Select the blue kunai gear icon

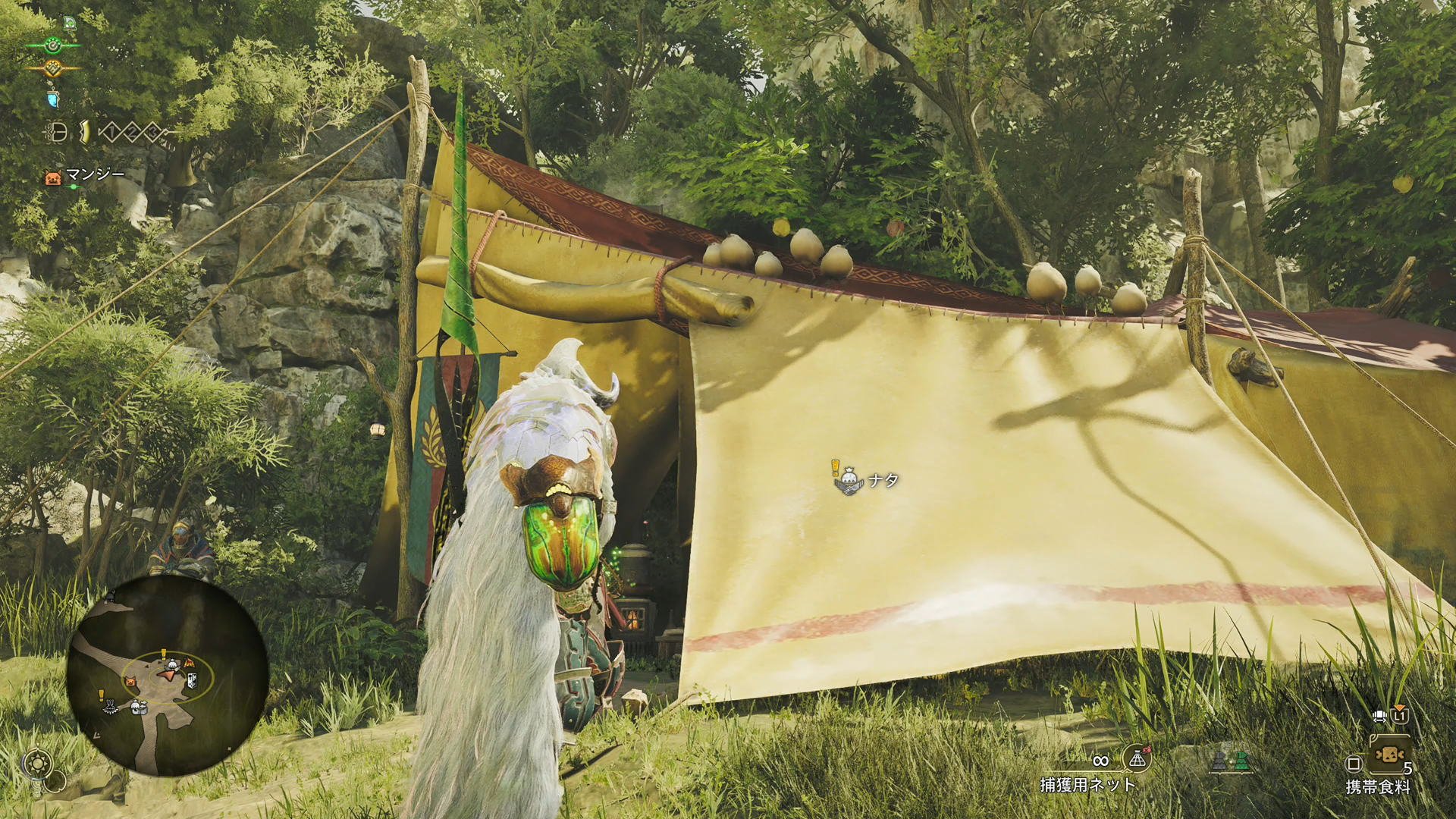click(x=53, y=98)
